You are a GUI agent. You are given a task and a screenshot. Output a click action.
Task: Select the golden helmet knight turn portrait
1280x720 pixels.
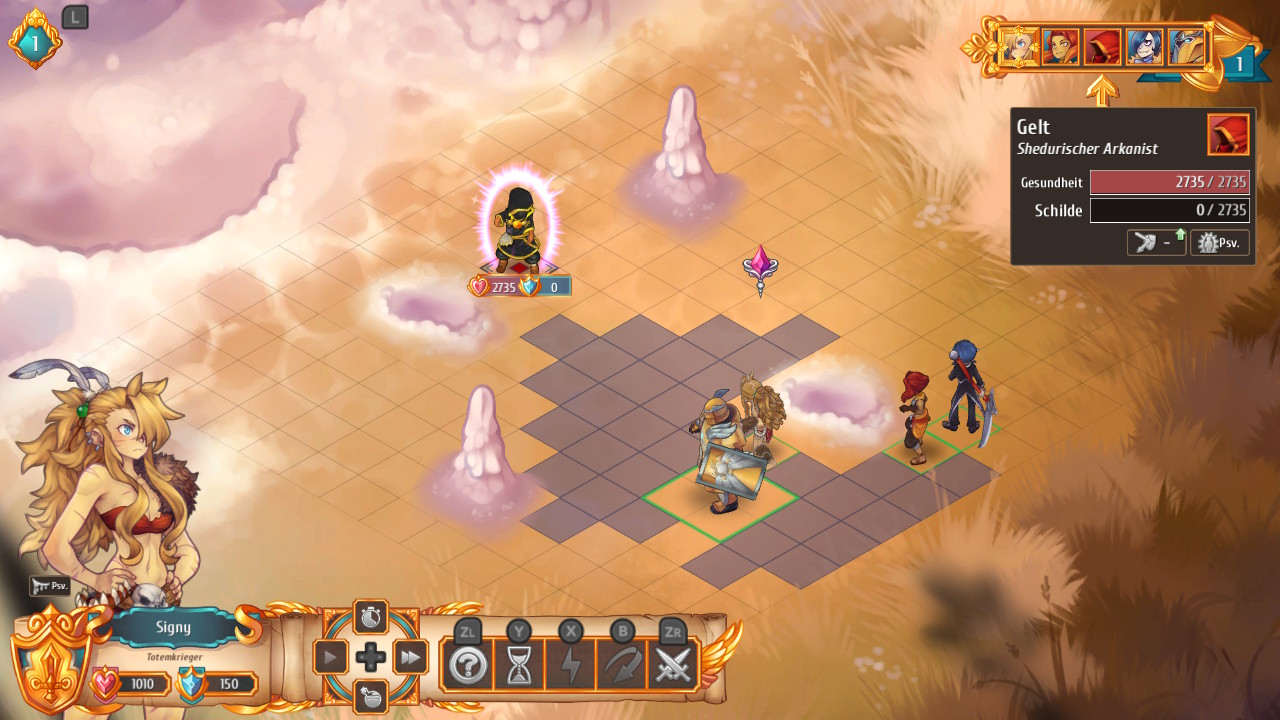[x=1186, y=47]
